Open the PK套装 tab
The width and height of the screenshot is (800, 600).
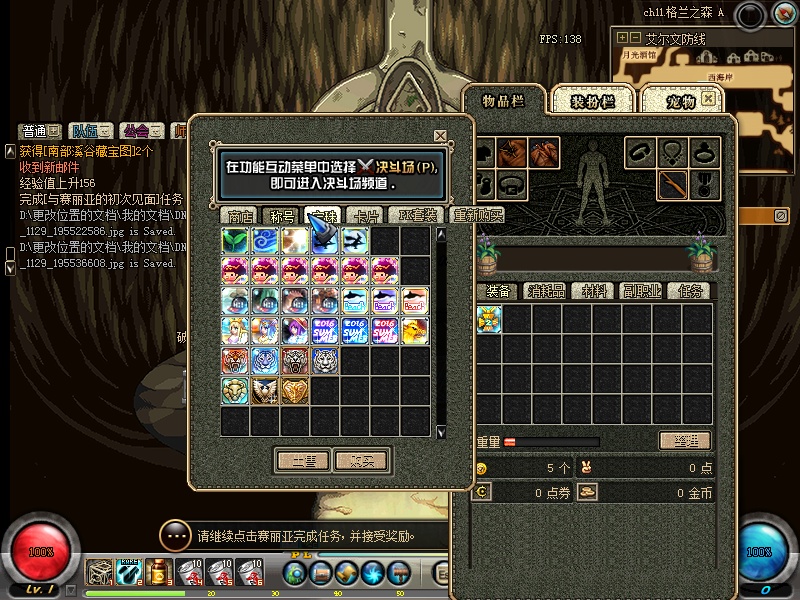tap(417, 216)
